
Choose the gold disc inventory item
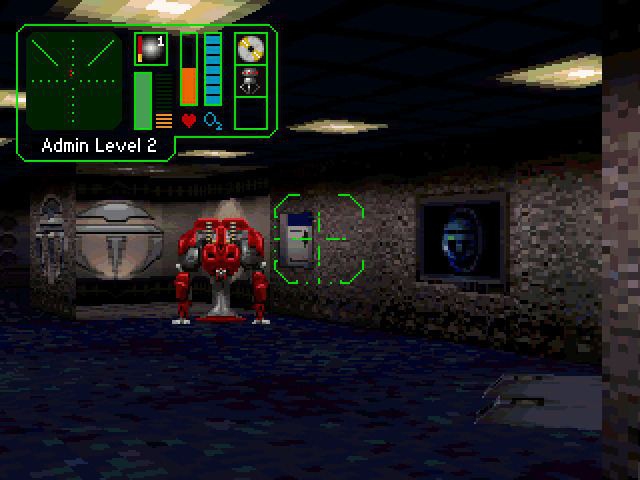point(250,48)
